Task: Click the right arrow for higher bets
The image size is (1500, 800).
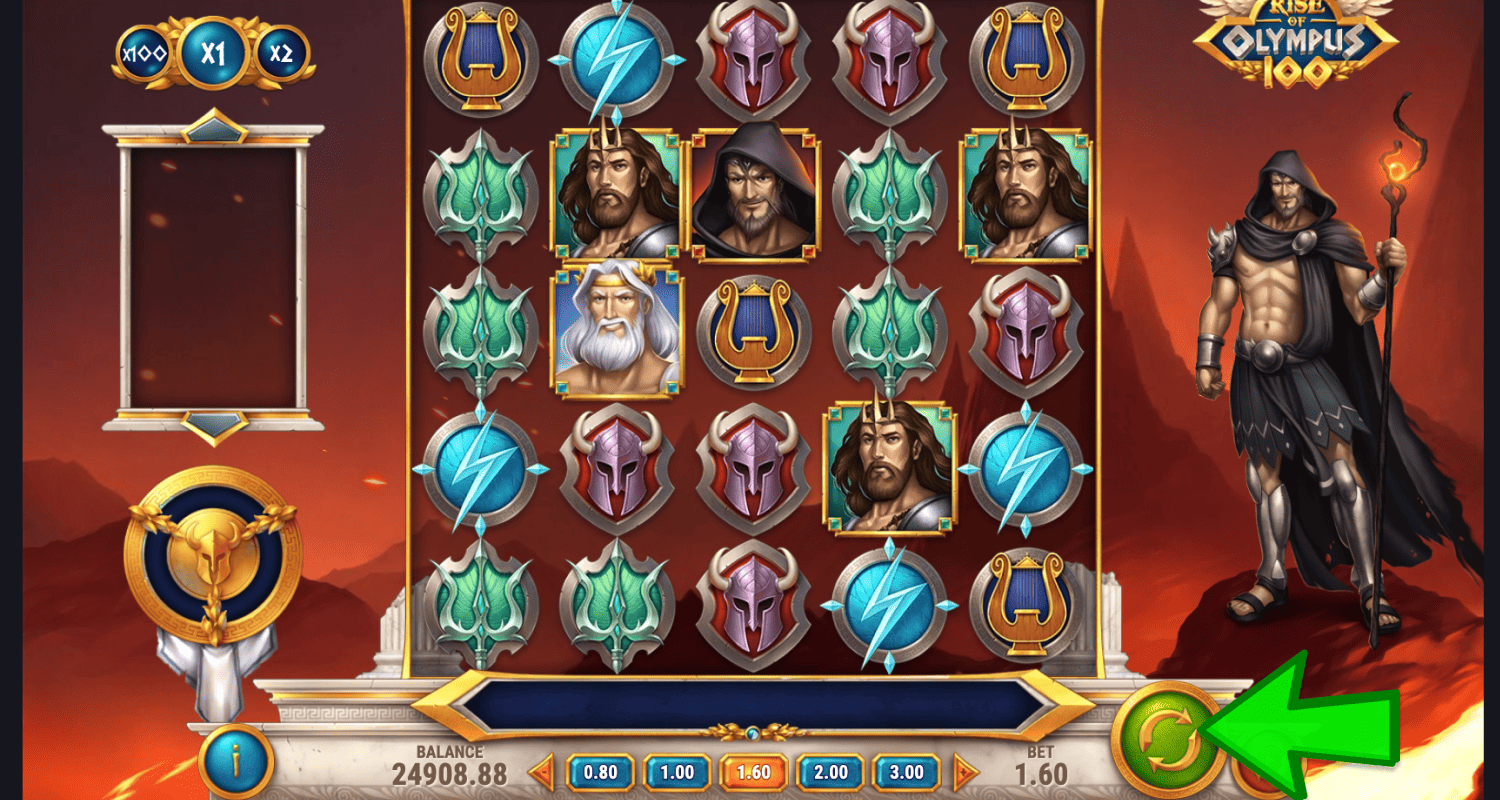Action: (x=965, y=772)
